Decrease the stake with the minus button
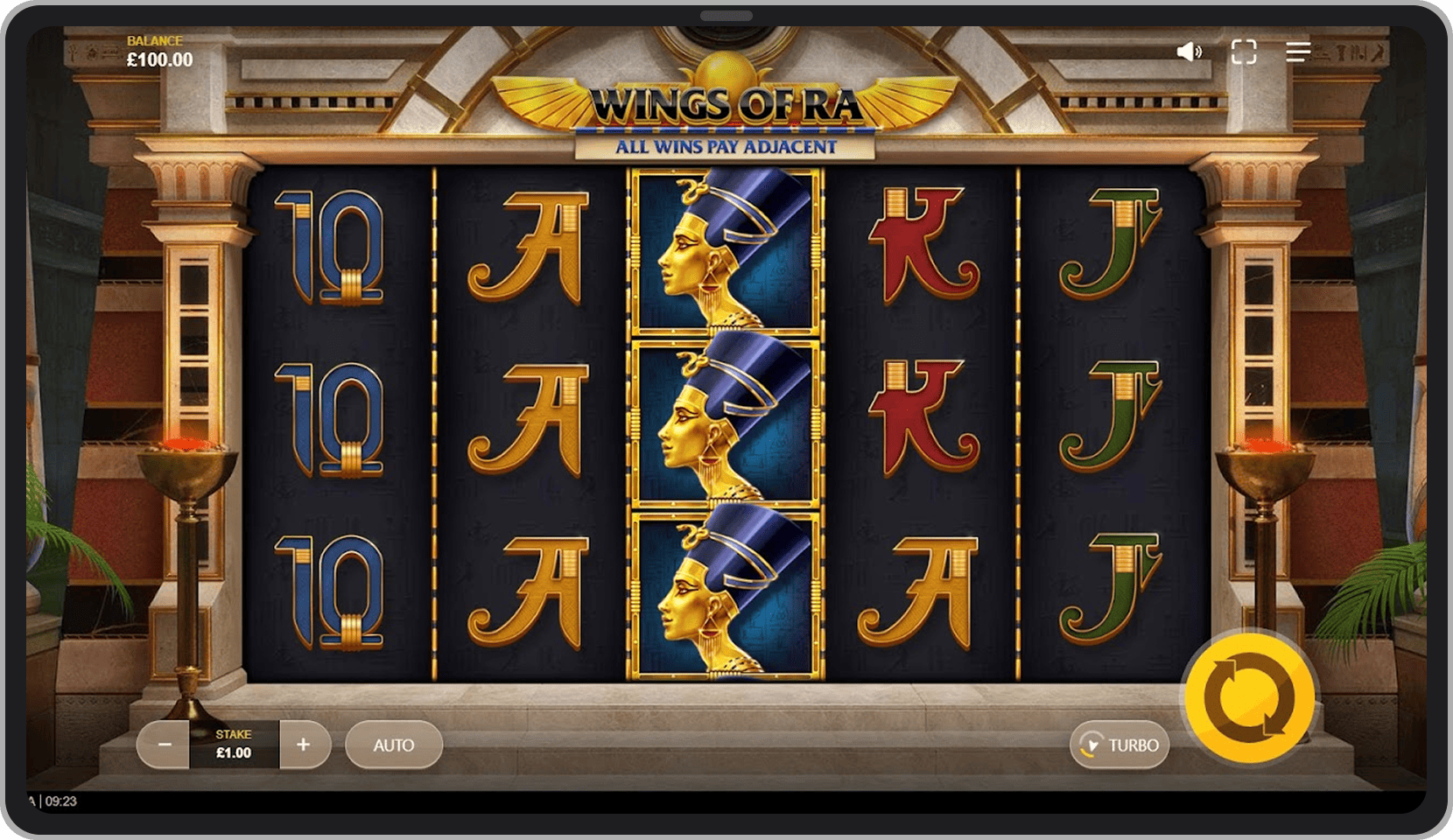 tap(164, 745)
